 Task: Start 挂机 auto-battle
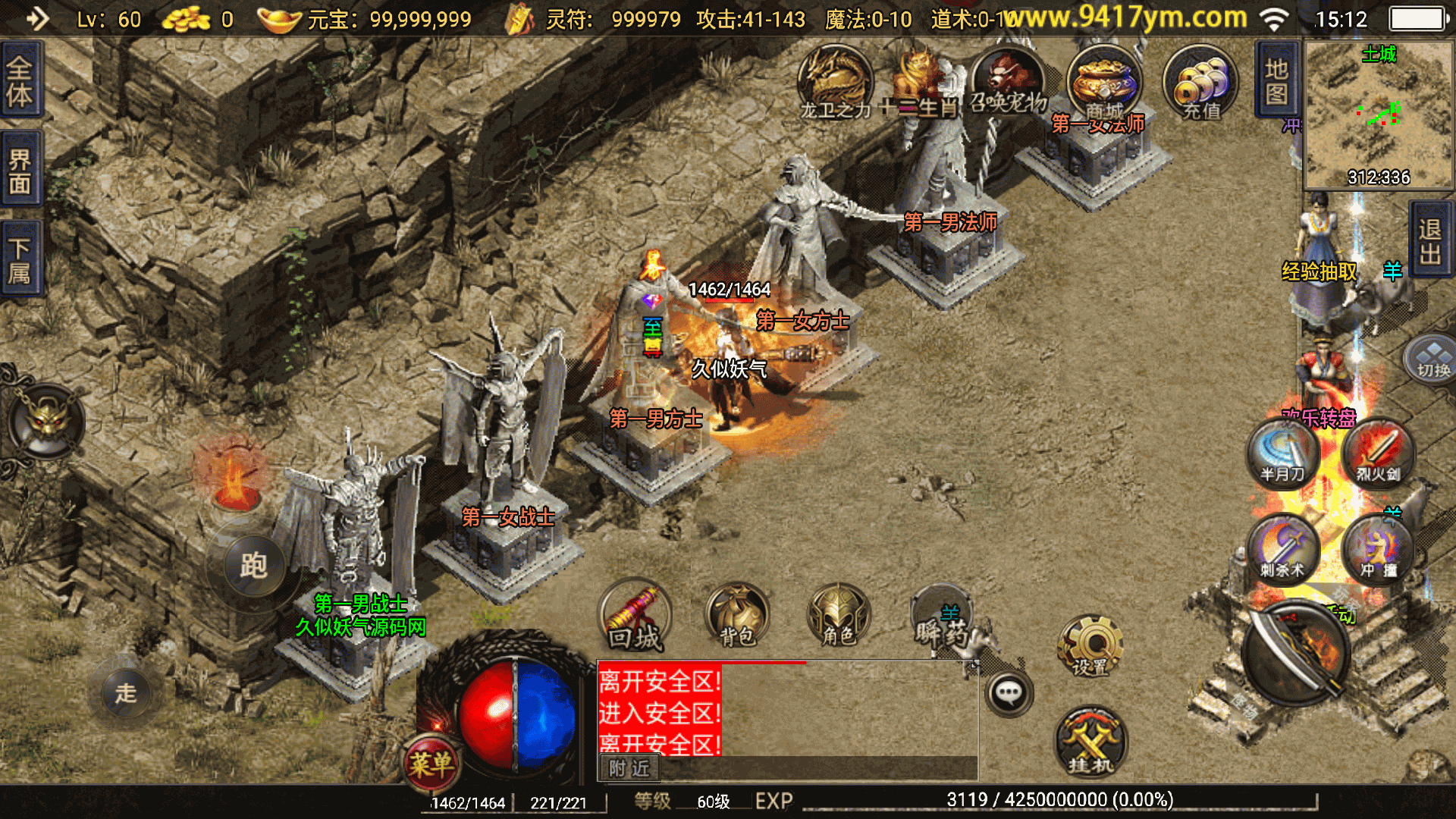coord(1090,743)
